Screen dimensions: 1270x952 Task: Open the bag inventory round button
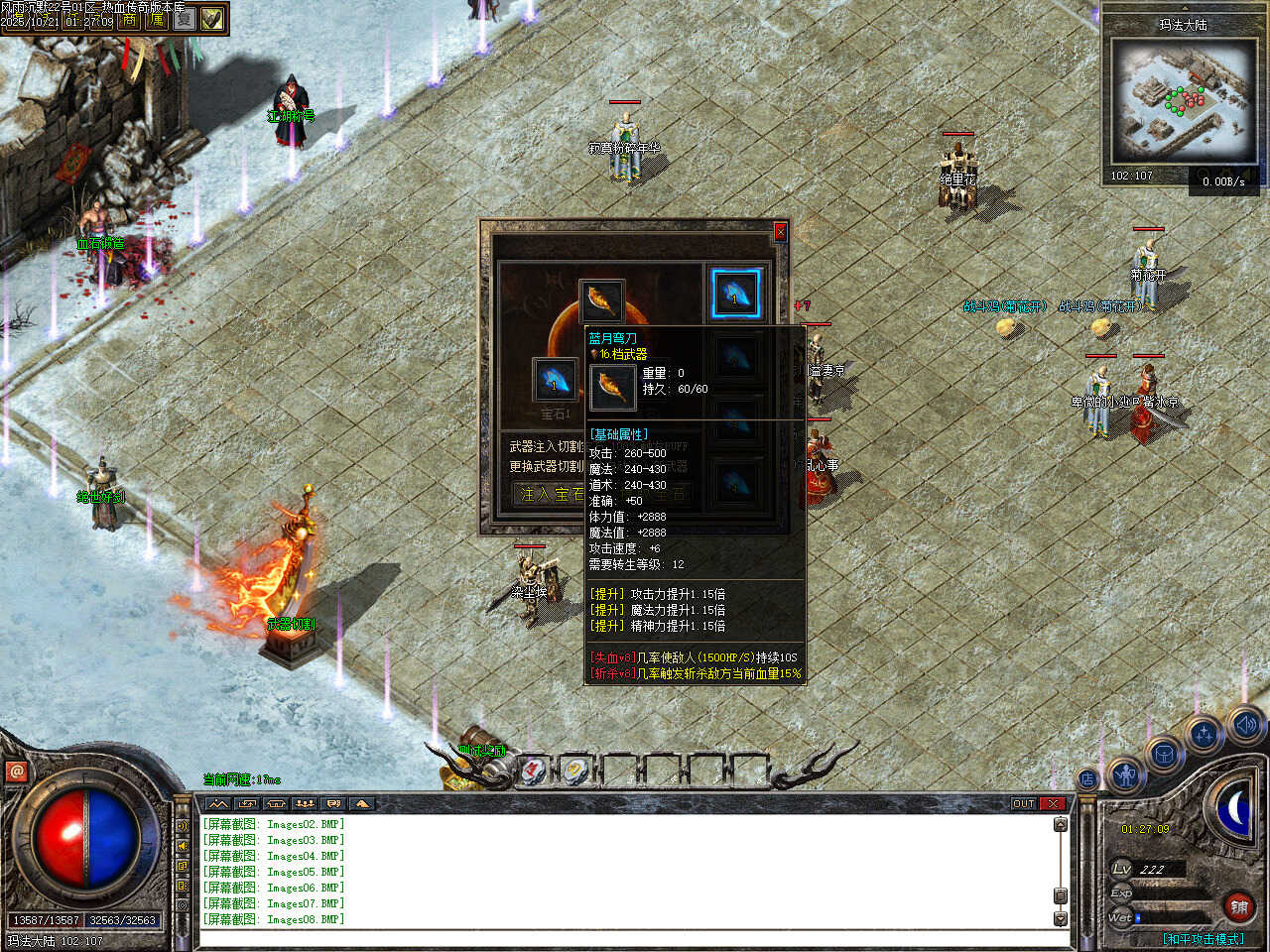point(1162,753)
